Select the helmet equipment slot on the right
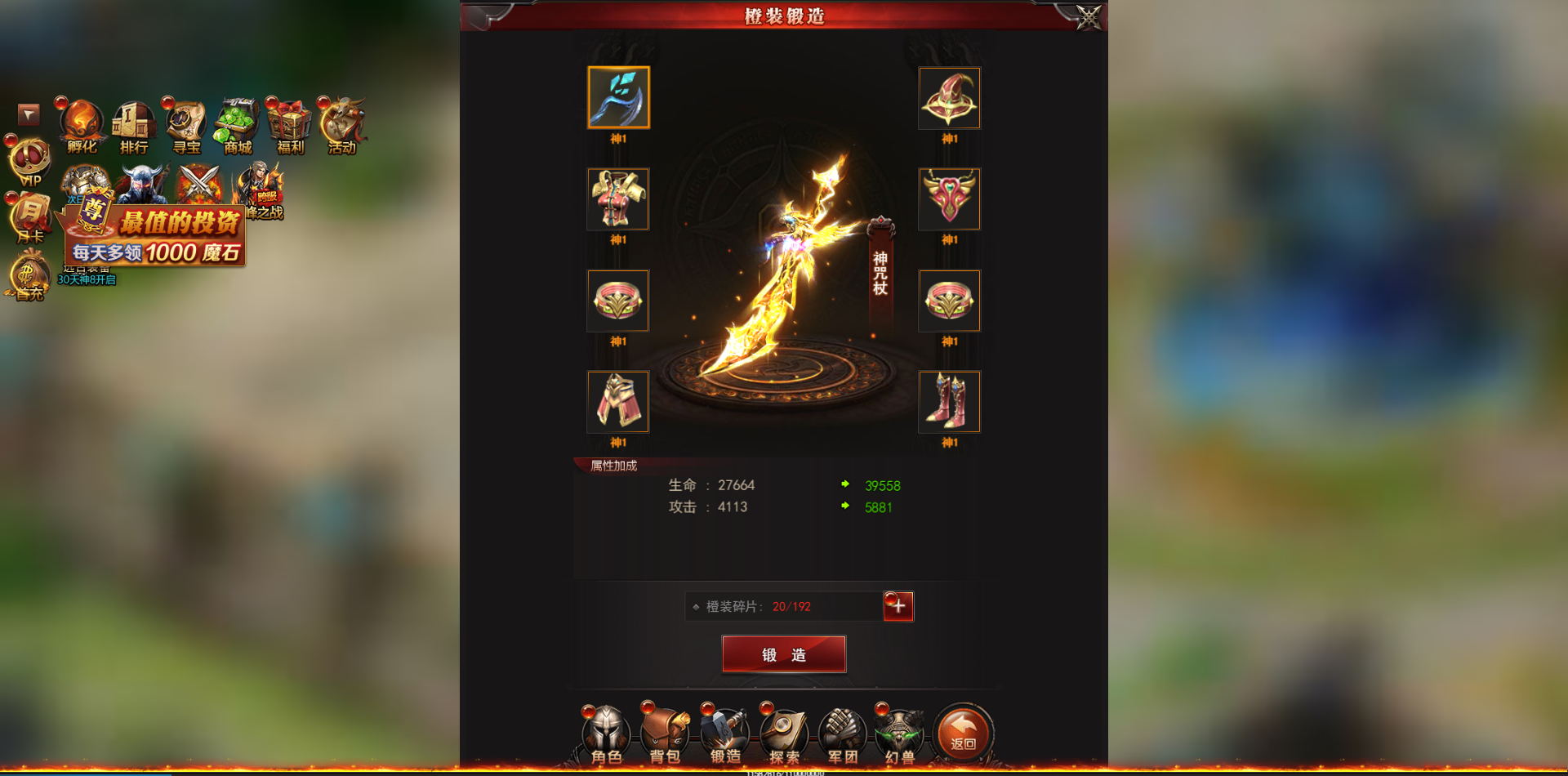Image resolution: width=1568 pixels, height=776 pixels. tap(949, 97)
